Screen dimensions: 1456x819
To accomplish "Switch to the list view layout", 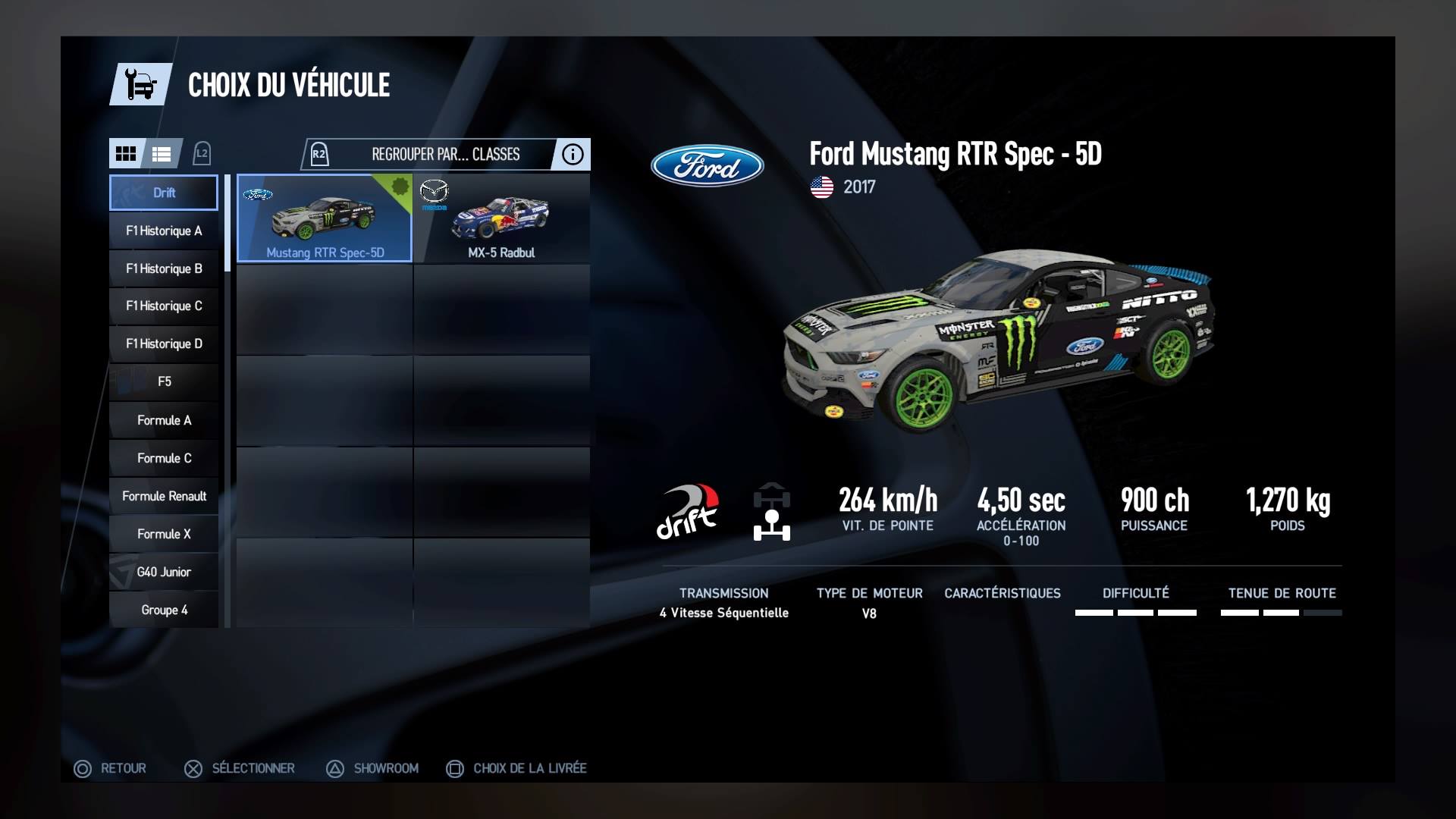I will click(x=162, y=154).
